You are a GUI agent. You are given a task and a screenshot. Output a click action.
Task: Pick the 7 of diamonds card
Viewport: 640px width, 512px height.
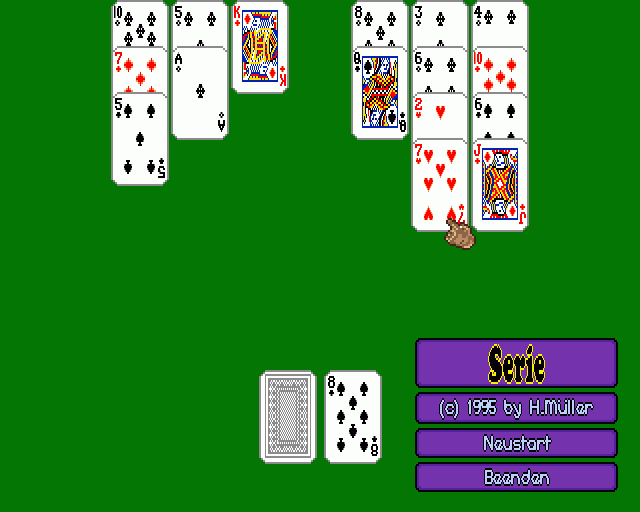click(140, 68)
